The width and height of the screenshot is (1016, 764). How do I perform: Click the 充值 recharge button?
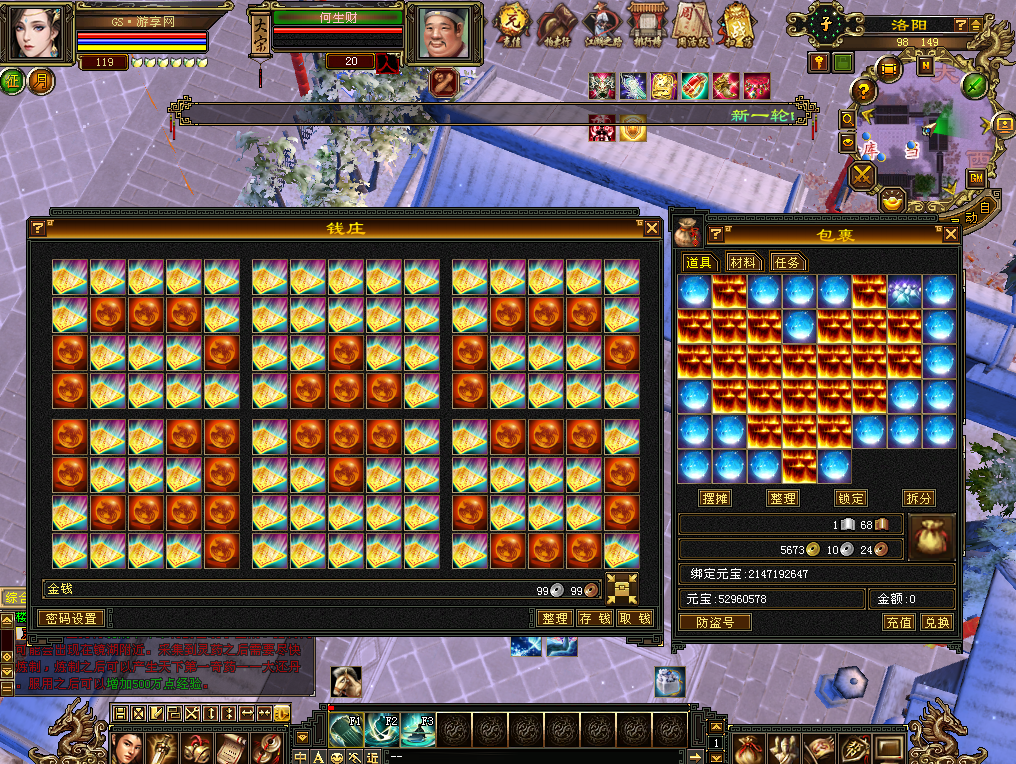[898, 622]
